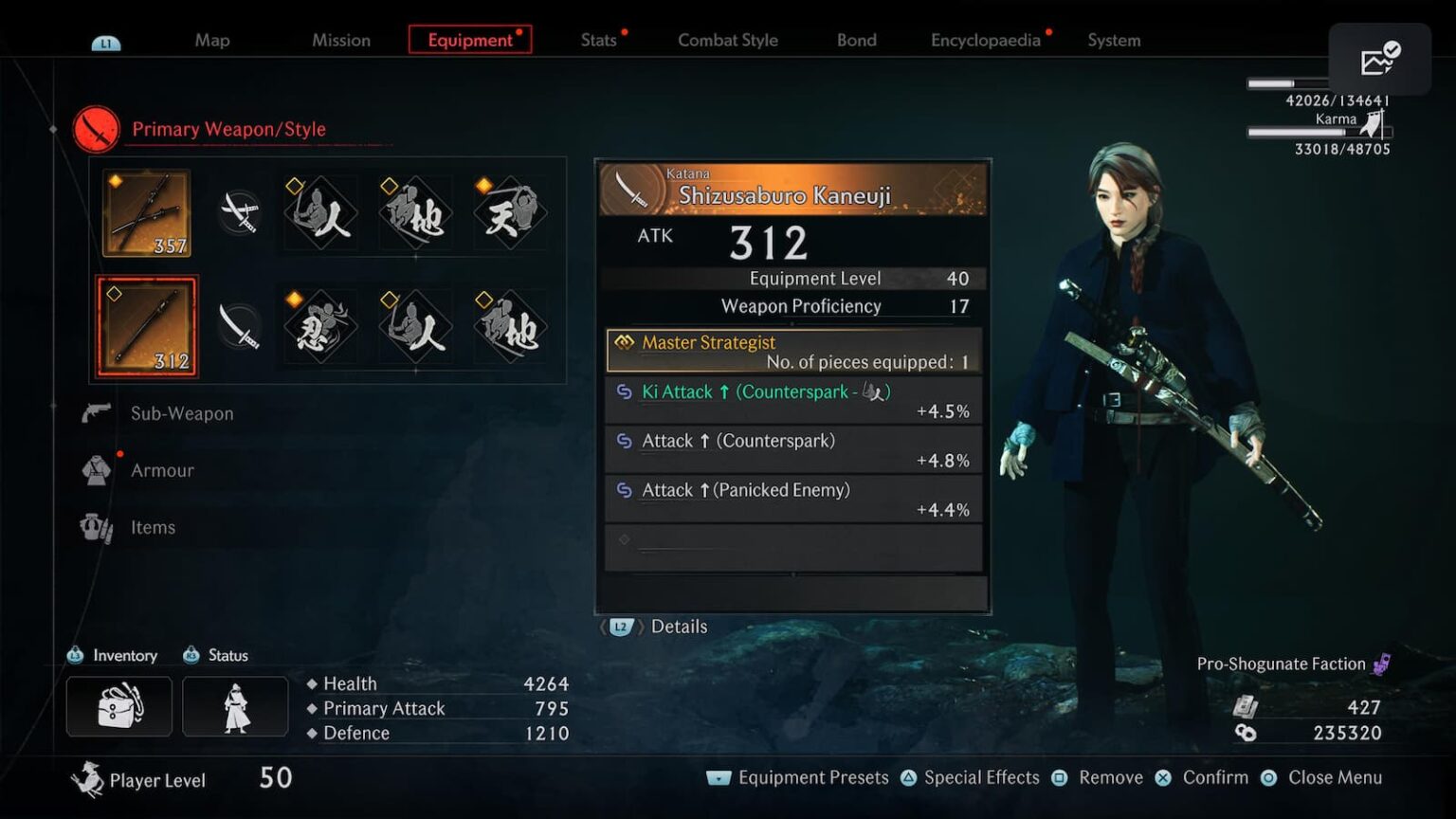Click the 人 style icon beside the first katana
Viewport: 1456px width, 819px height.
pyautogui.click(x=320, y=212)
